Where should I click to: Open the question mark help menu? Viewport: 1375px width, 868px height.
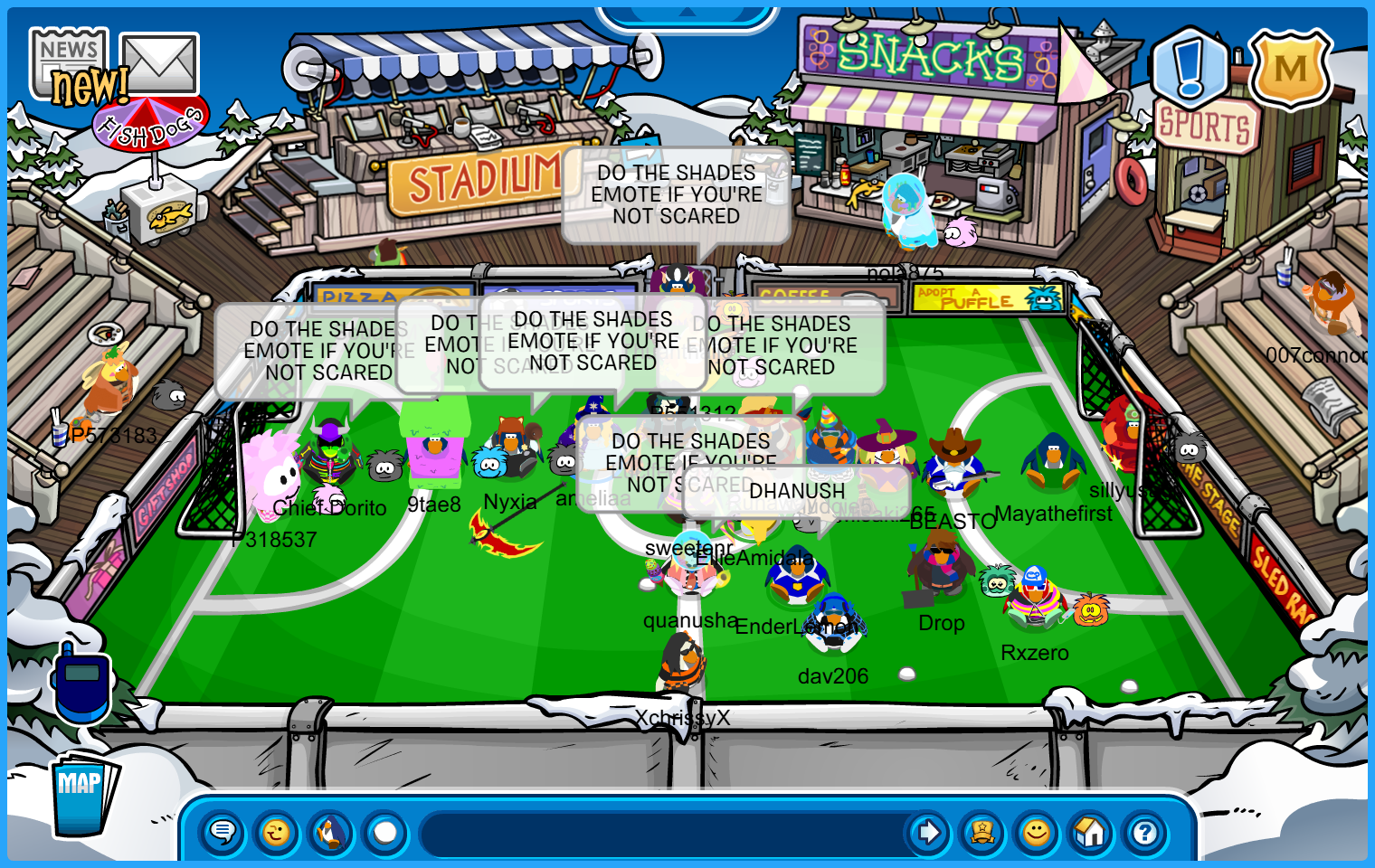(1145, 832)
